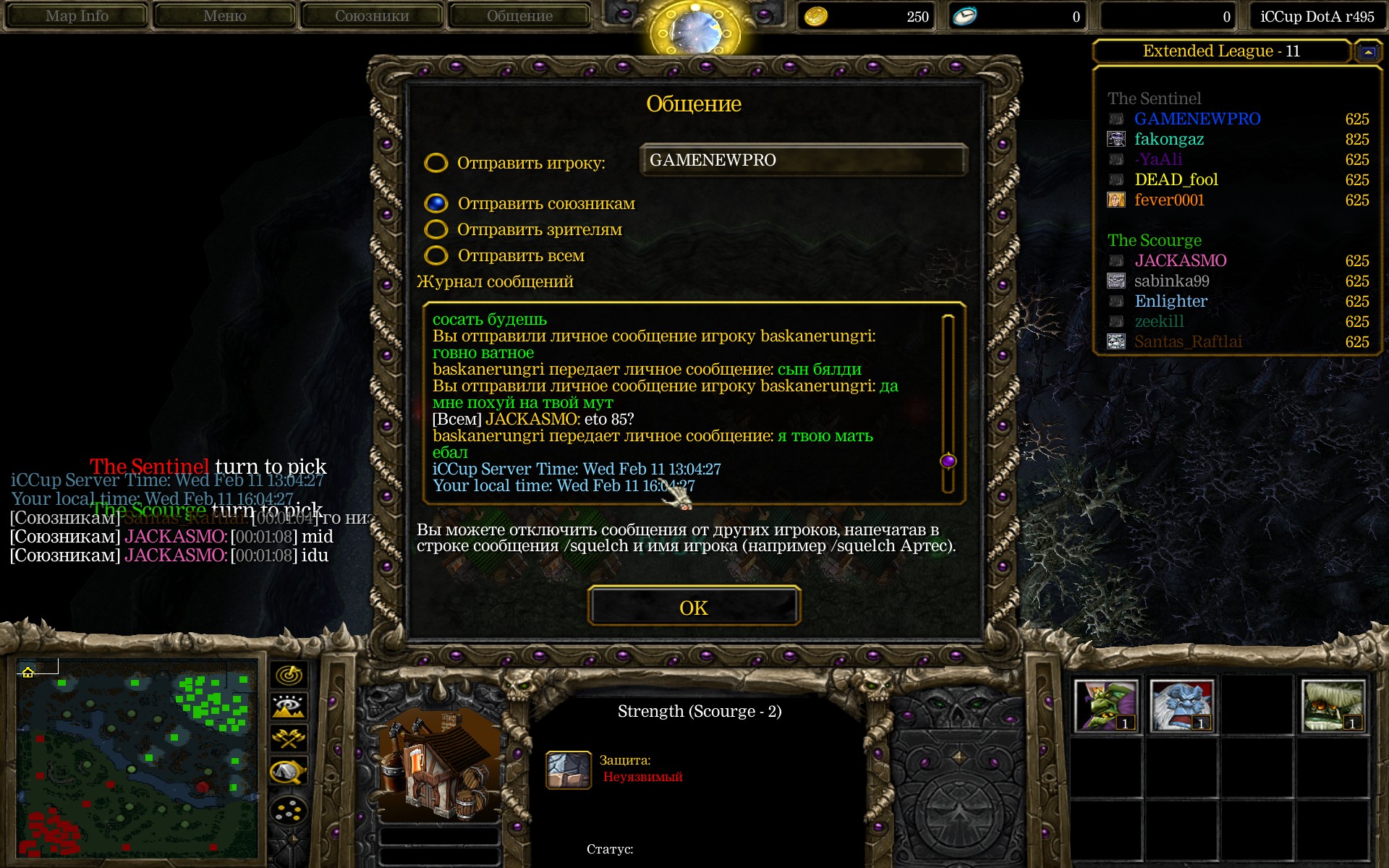Collapse the Extended League scoreboard
1389x868 pixels.
1367,51
